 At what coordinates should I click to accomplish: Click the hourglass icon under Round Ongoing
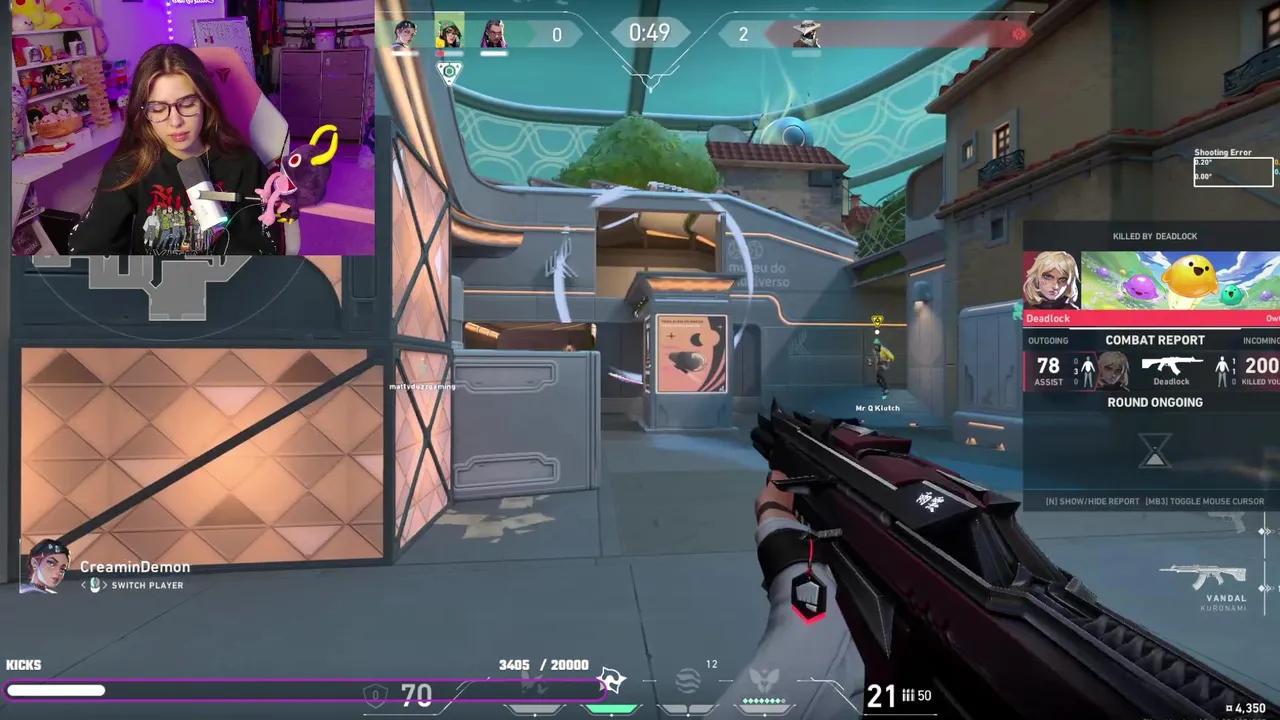click(1155, 452)
